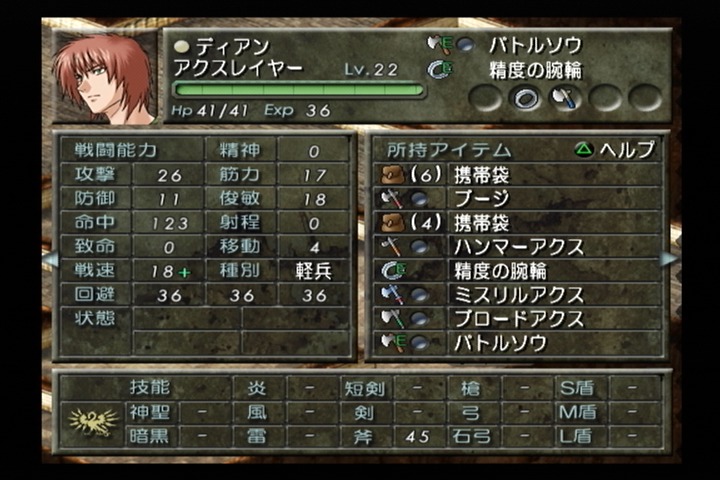Click the right arrow to view next unit
The image size is (720, 480).
click(668, 259)
